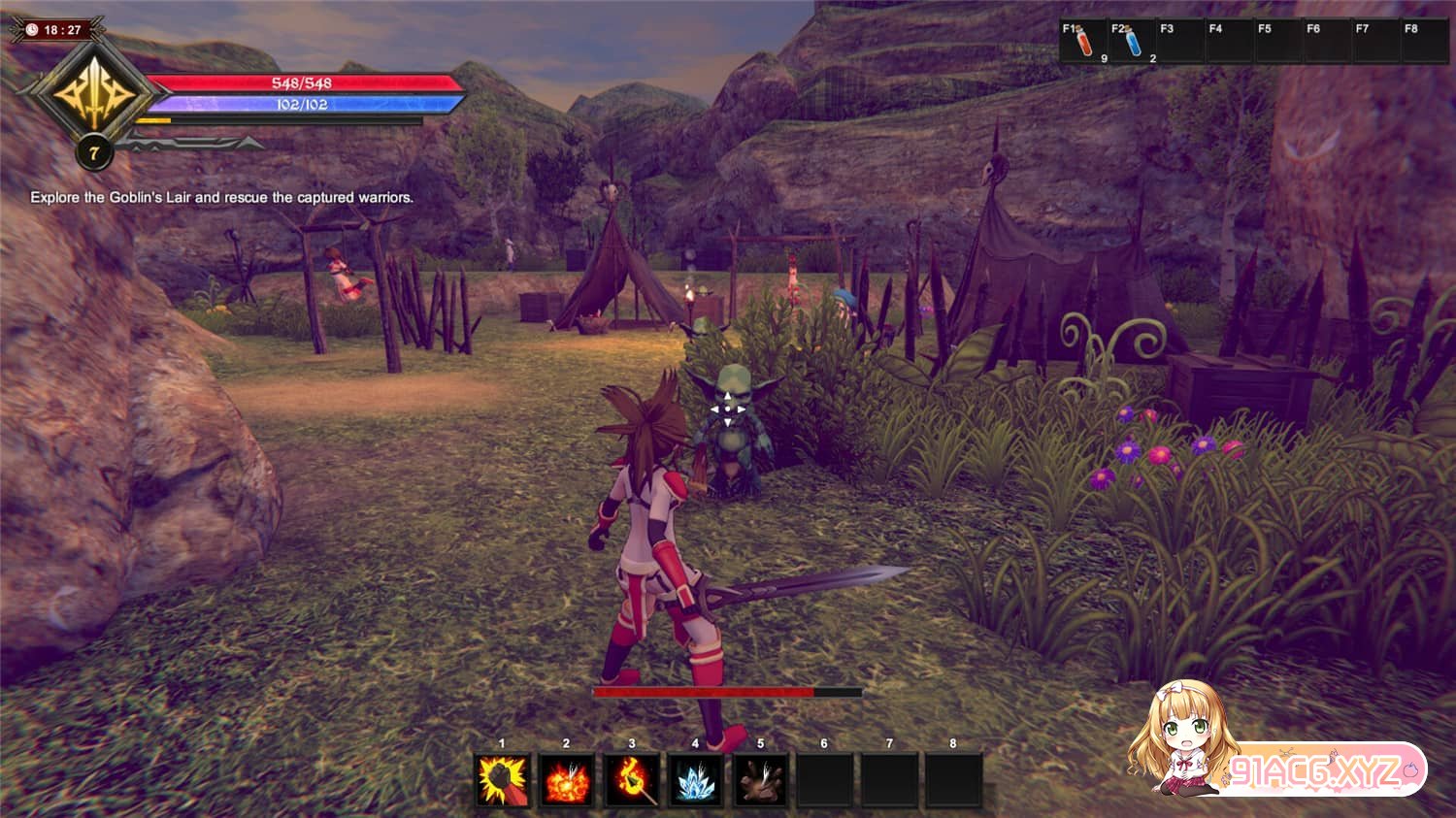The width and height of the screenshot is (1456, 818).
Task: Trigger the ice crystal skill
Action: (696, 780)
